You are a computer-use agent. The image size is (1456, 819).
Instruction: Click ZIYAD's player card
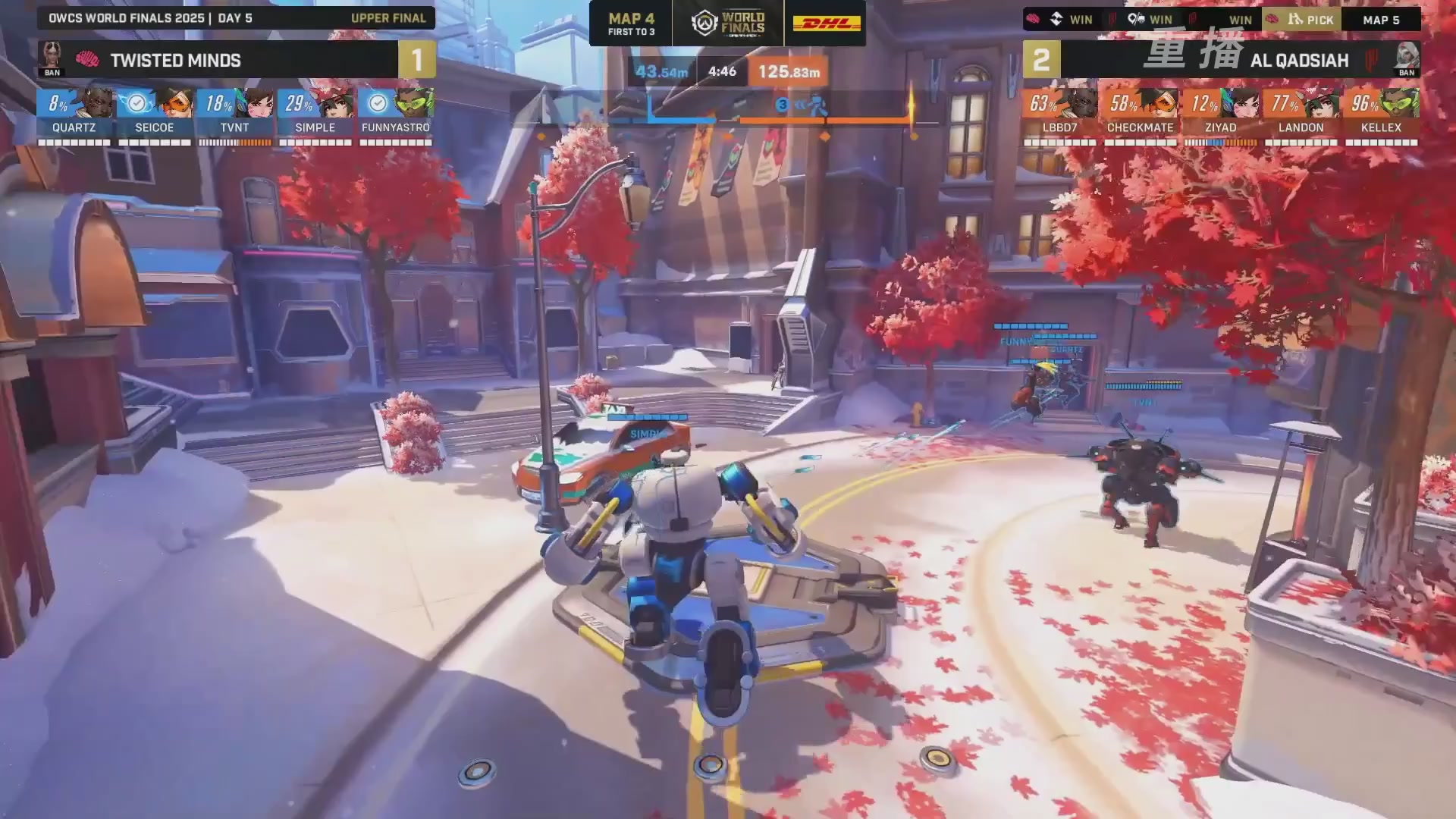pos(1220,114)
